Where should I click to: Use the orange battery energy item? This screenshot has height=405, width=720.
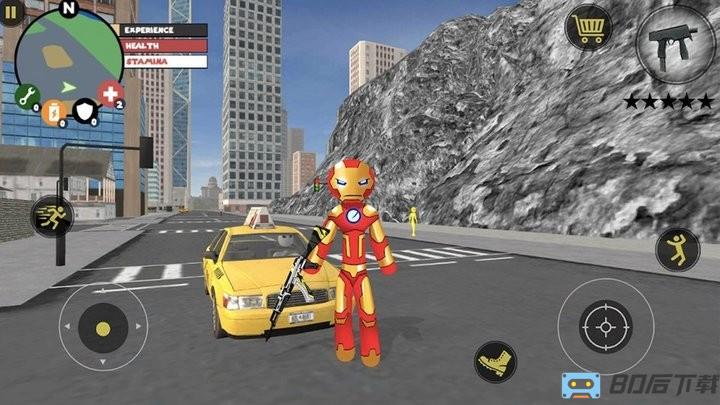pos(52,111)
